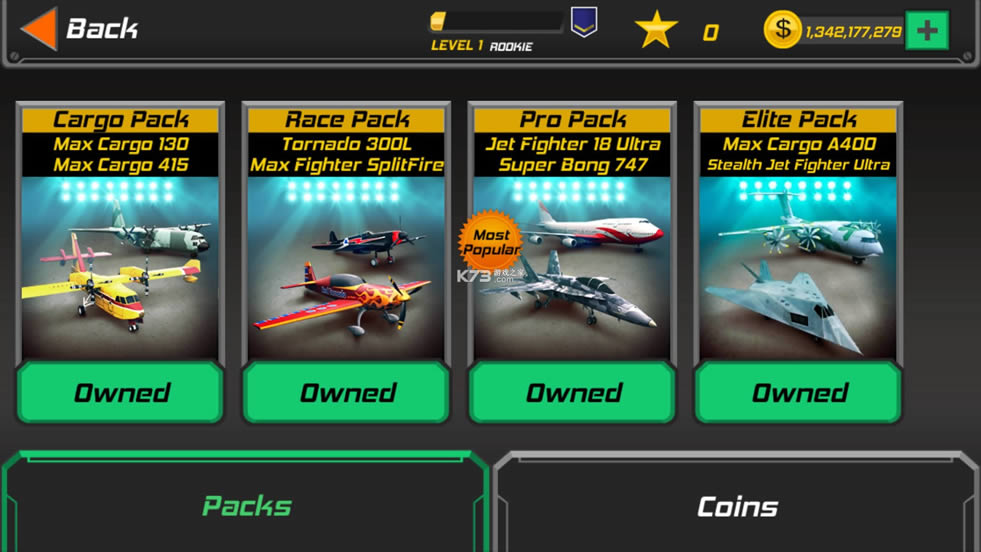This screenshot has height=552, width=981.
Task: Click the Owned button under Cargo Pack
Action: coord(121,392)
